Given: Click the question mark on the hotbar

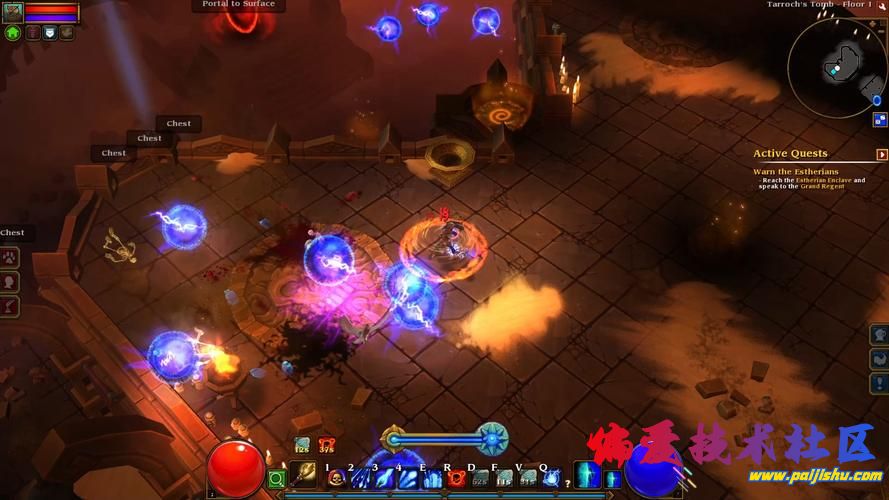Looking at the screenshot, I should [x=569, y=484].
